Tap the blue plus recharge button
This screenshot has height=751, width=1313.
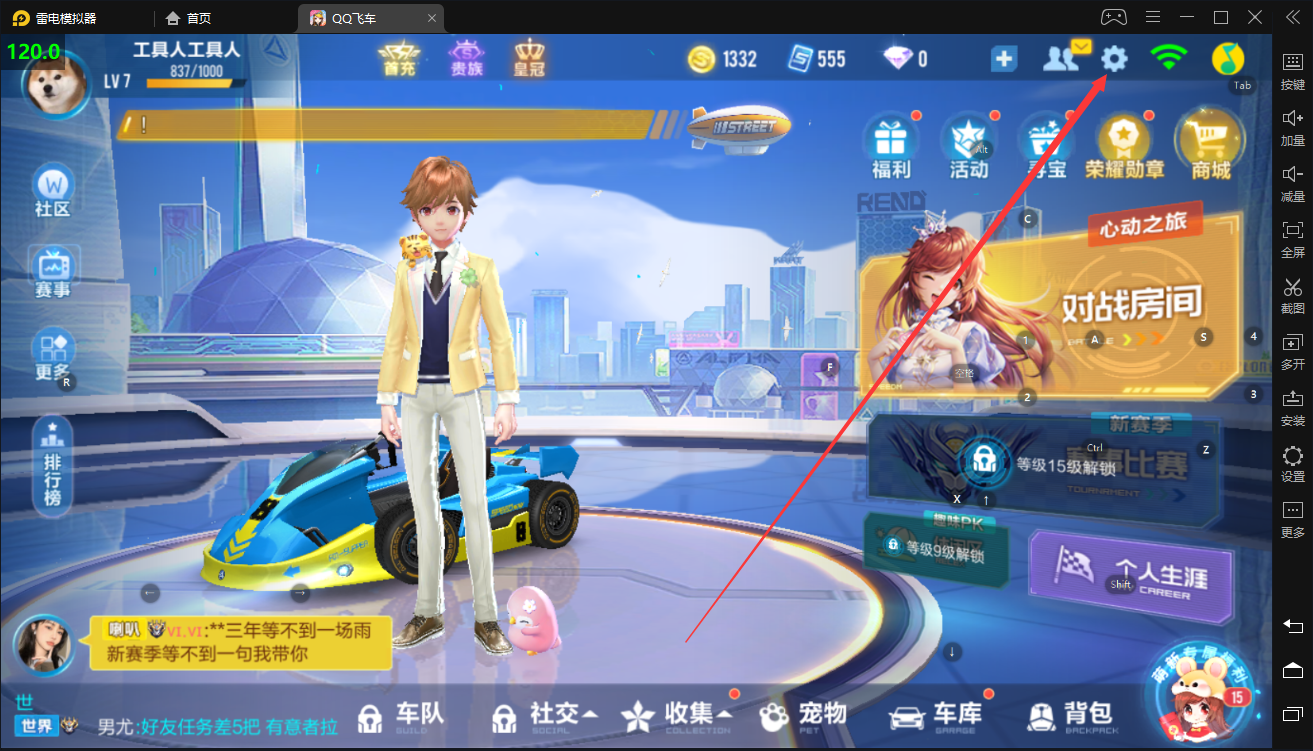click(x=1004, y=59)
